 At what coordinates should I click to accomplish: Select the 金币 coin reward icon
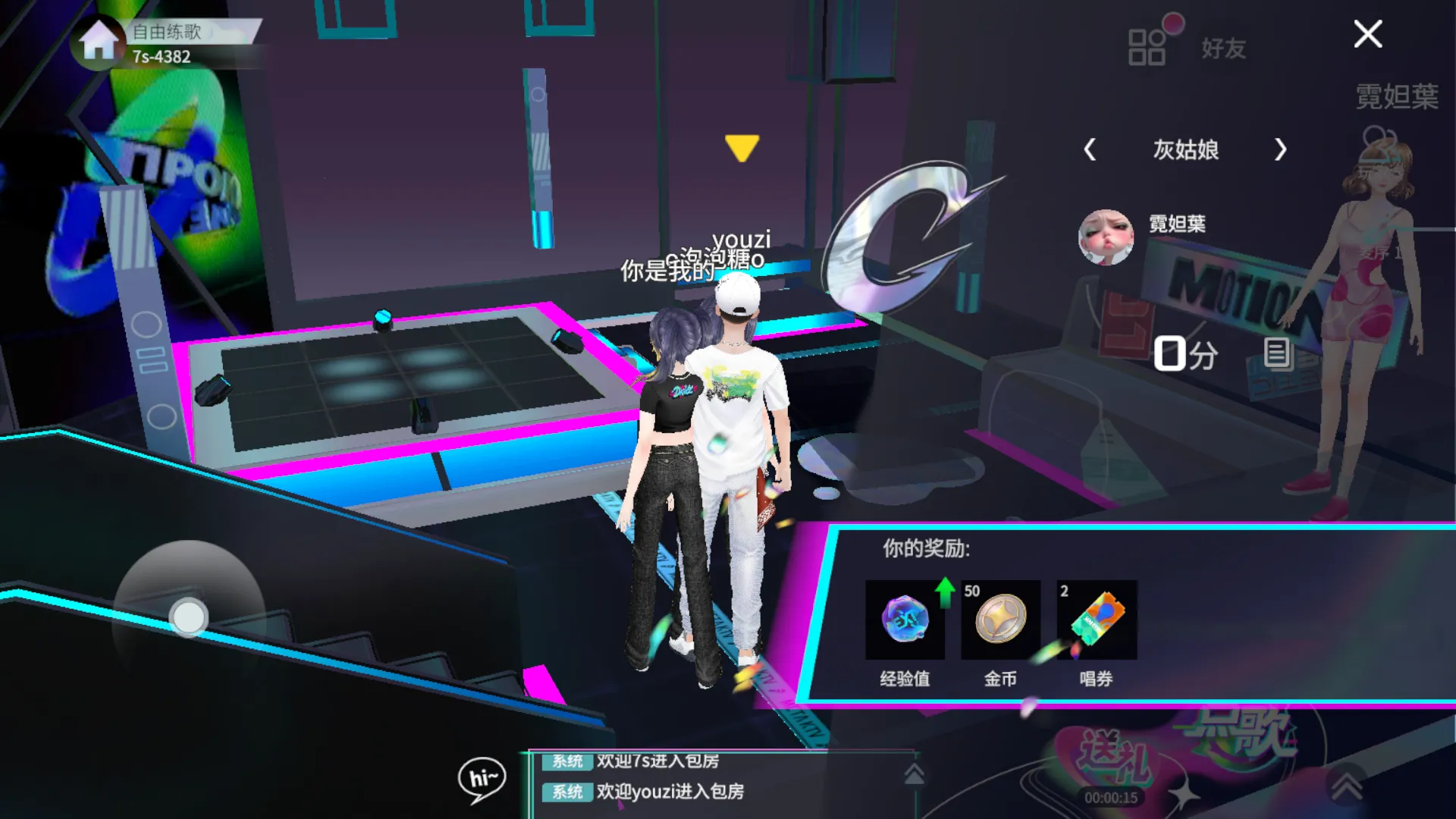point(999,620)
